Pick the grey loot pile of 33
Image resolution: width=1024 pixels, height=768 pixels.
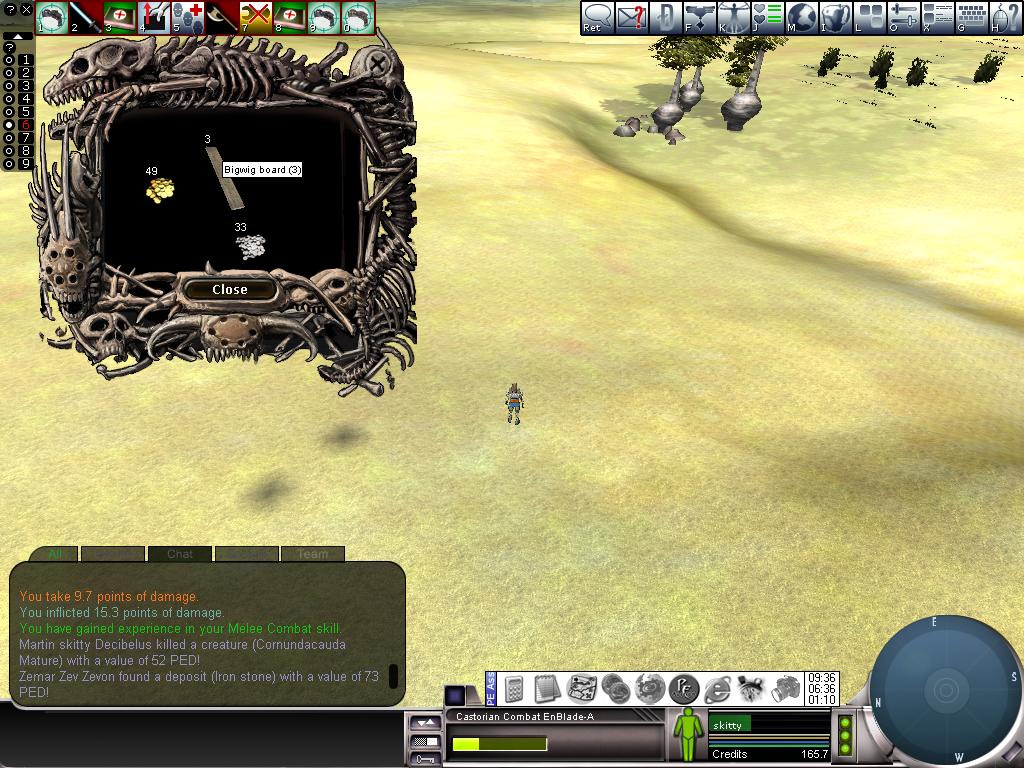[250, 246]
